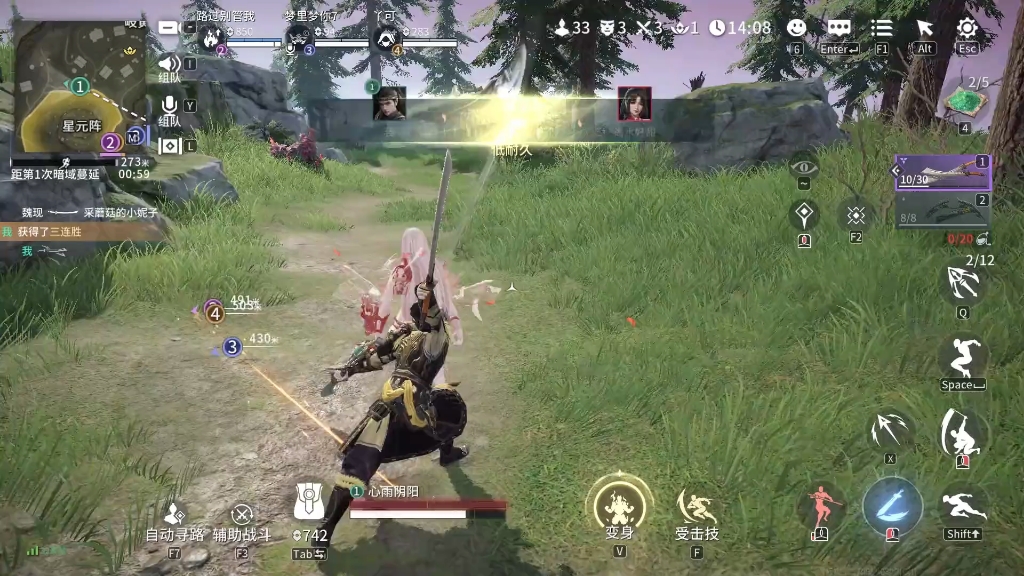This screenshot has width=1024, height=576.
Task: Select the primary sword weapon slot
Action: [x=943, y=172]
